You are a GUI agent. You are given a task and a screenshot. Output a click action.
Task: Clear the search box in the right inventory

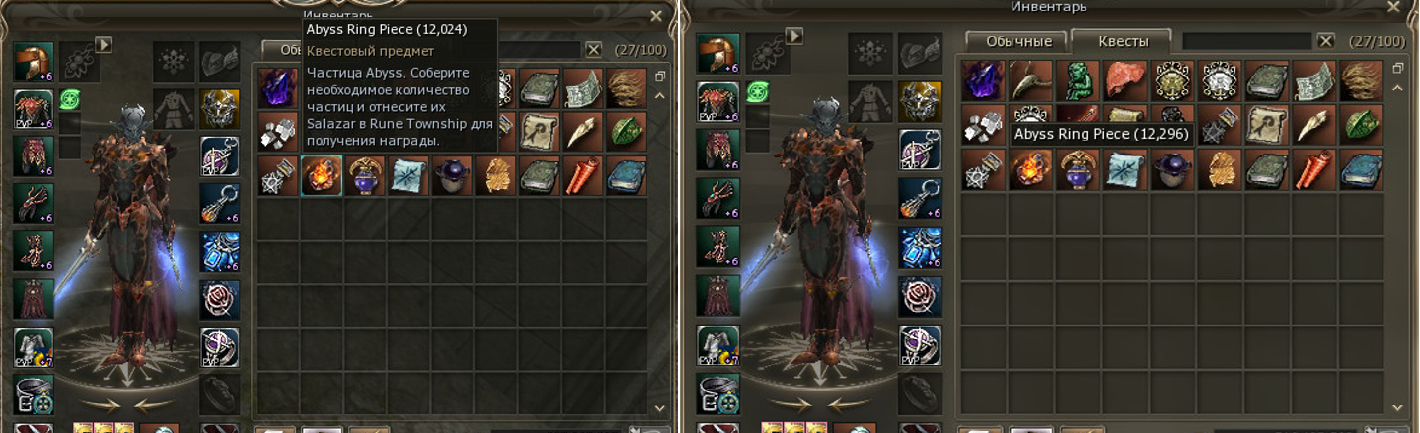click(x=1326, y=42)
